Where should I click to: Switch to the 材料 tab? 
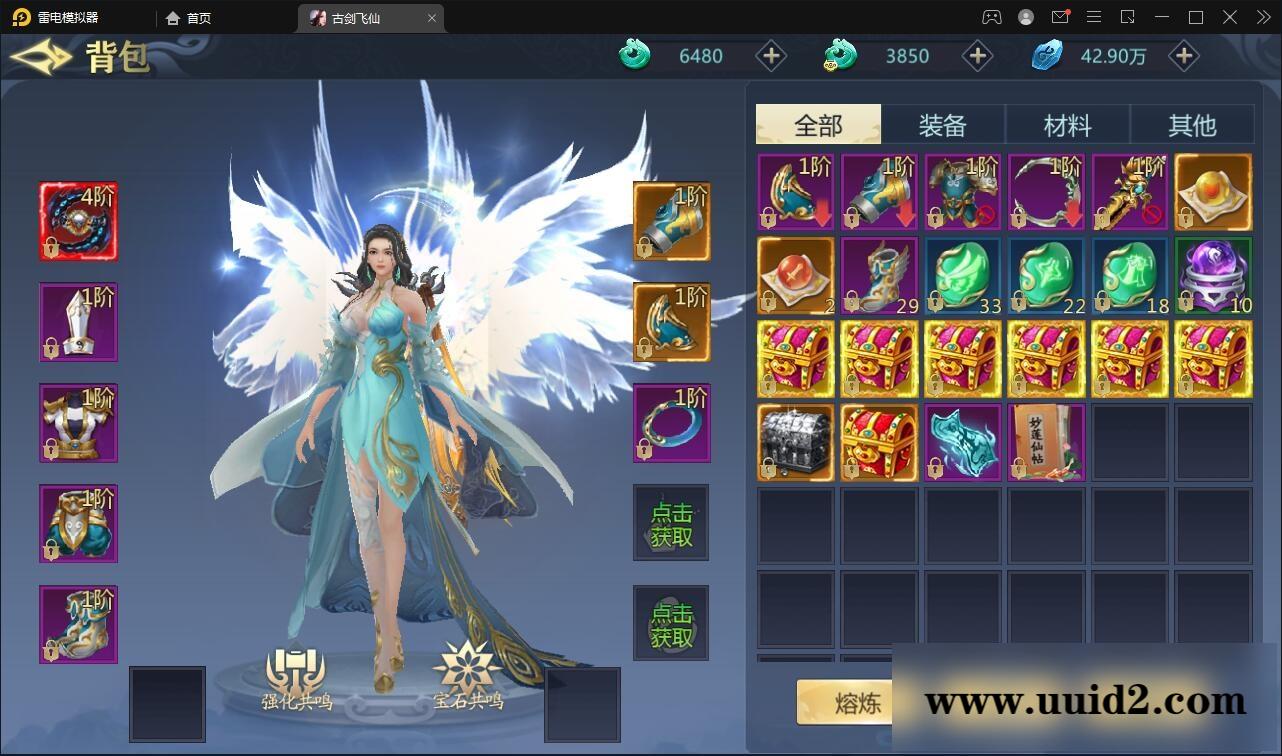[x=1067, y=123]
